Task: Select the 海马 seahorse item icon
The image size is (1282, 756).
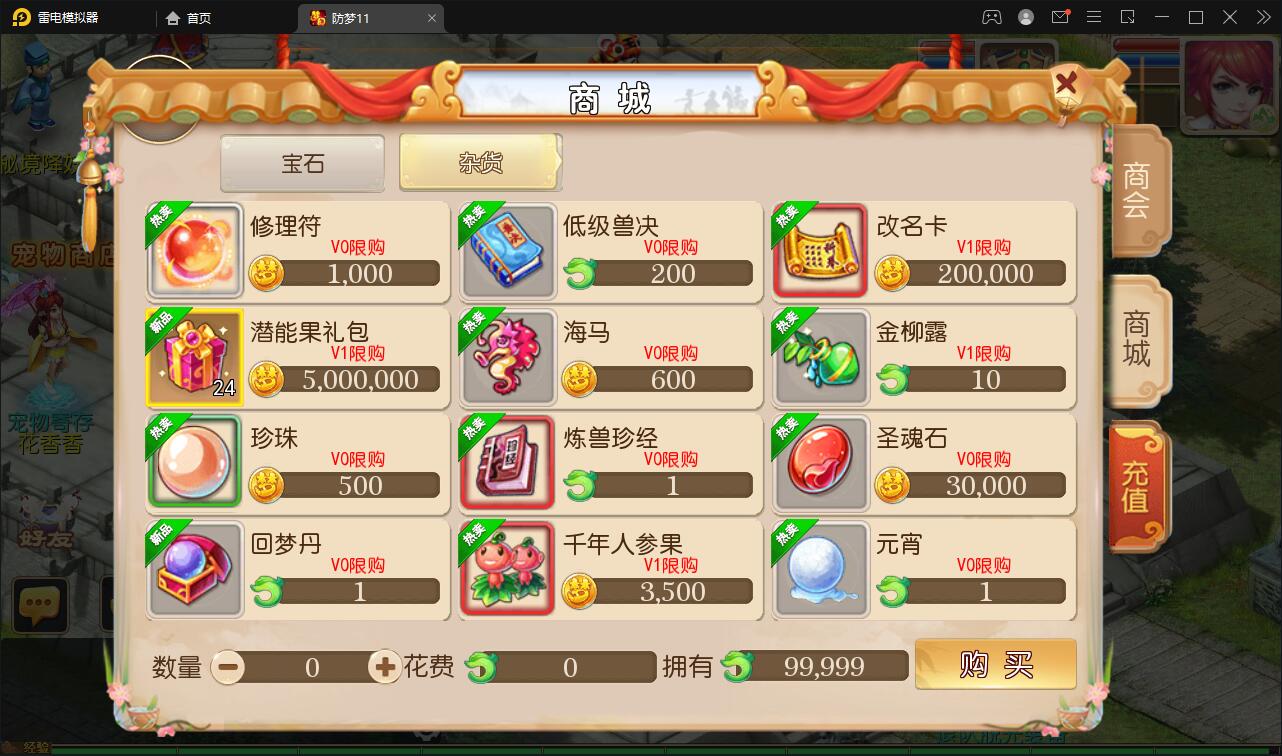Action: click(508, 357)
